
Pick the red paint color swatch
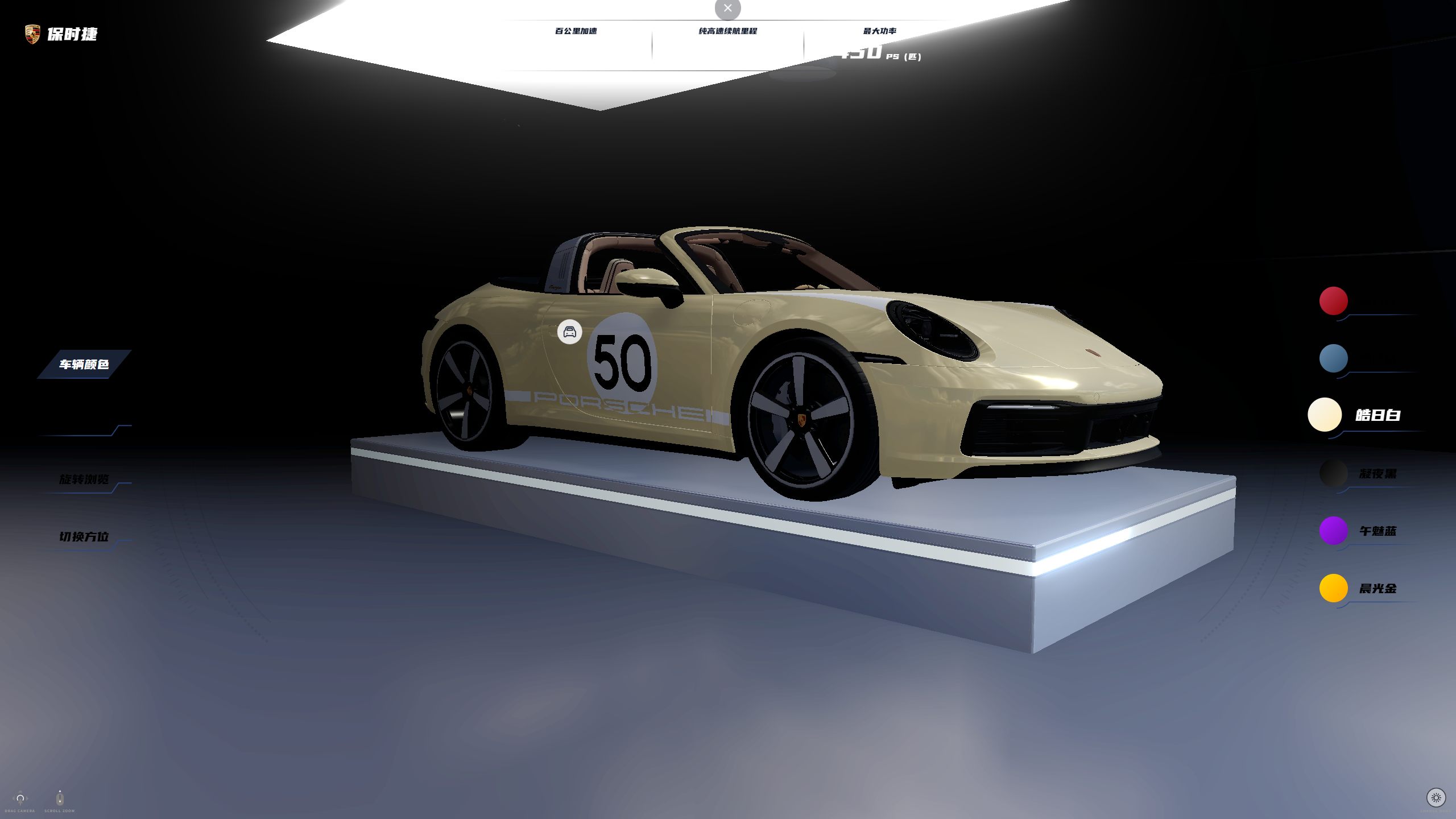(1333, 301)
